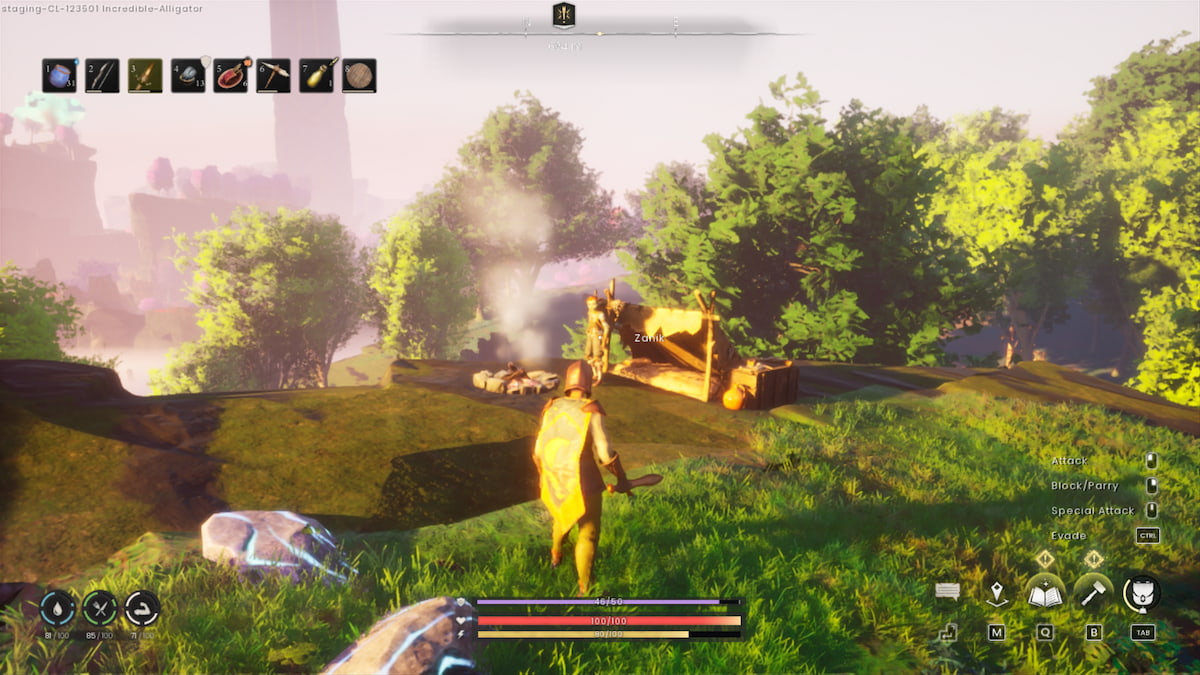1200x675 pixels.
Task: Use the red food bowl item
Action: pyautogui.click(x=231, y=76)
